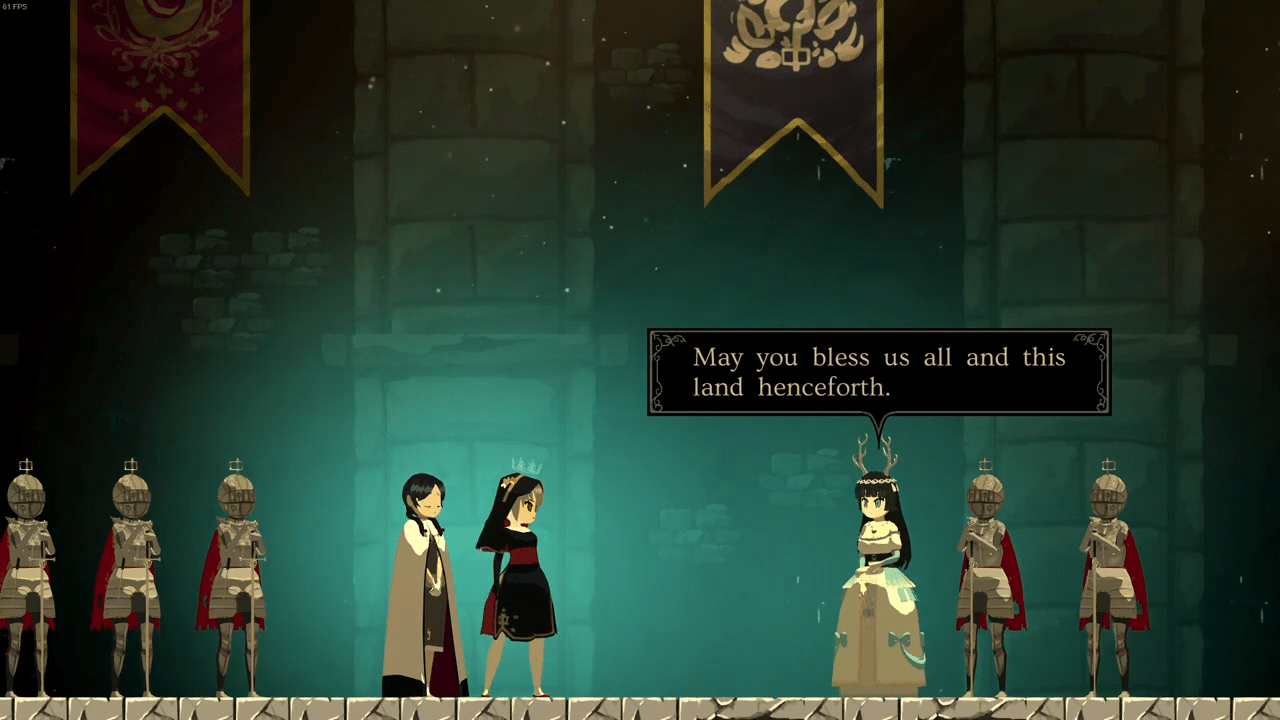The image size is (1280, 720).
Task: Click the words 'land henceforth' in the dialogue
Action: tap(790, 388)
